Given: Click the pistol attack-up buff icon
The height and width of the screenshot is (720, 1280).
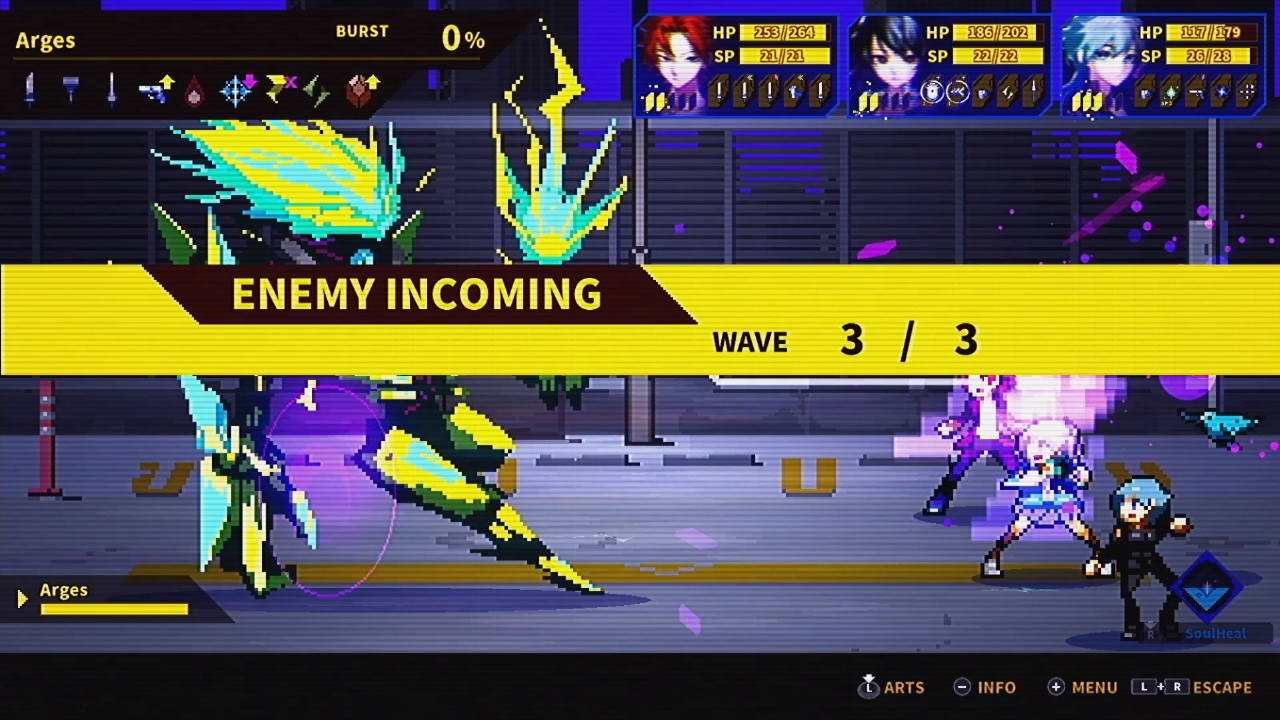Looking at the screenshot, I should (x=155, y=88).
